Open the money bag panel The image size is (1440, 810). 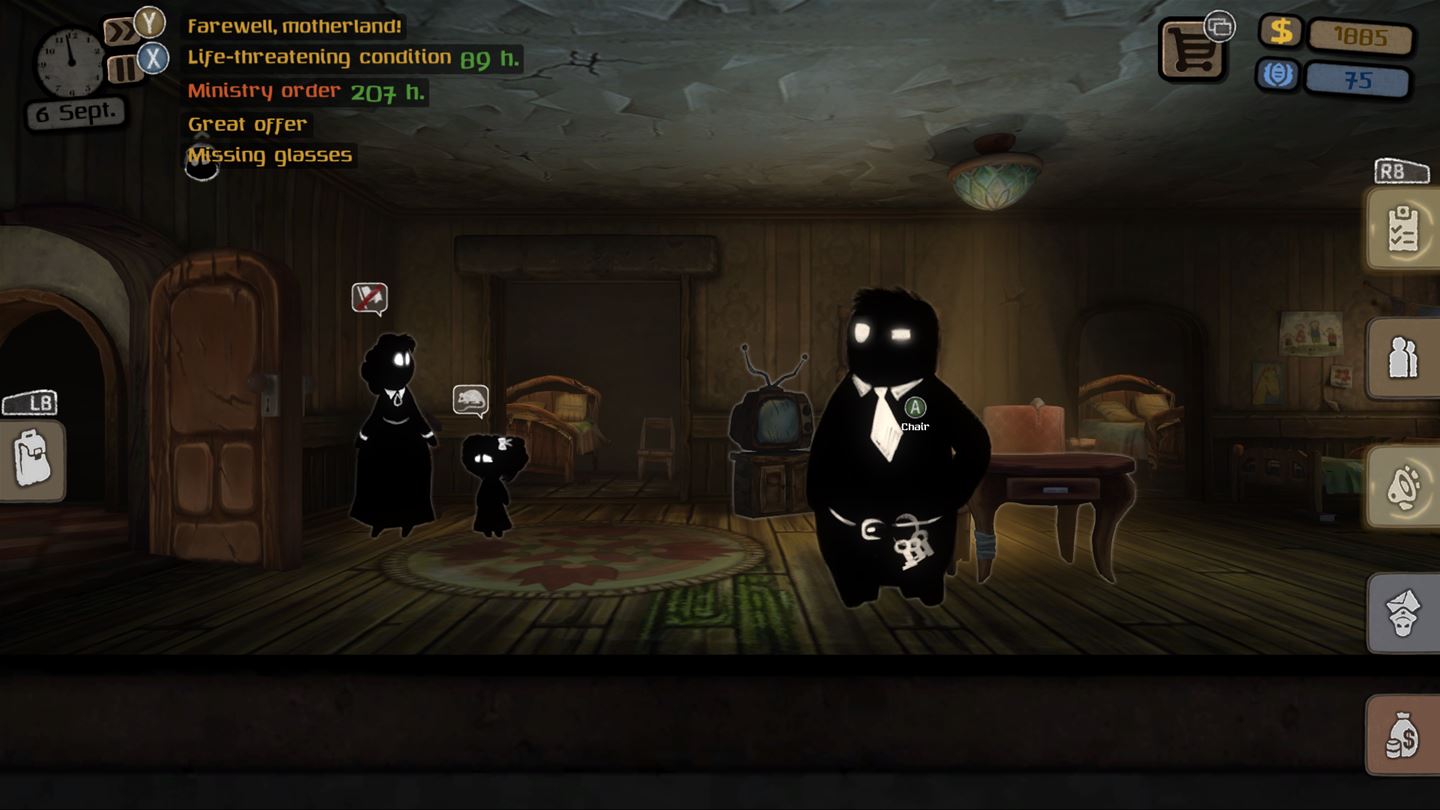click(1403, 735)
